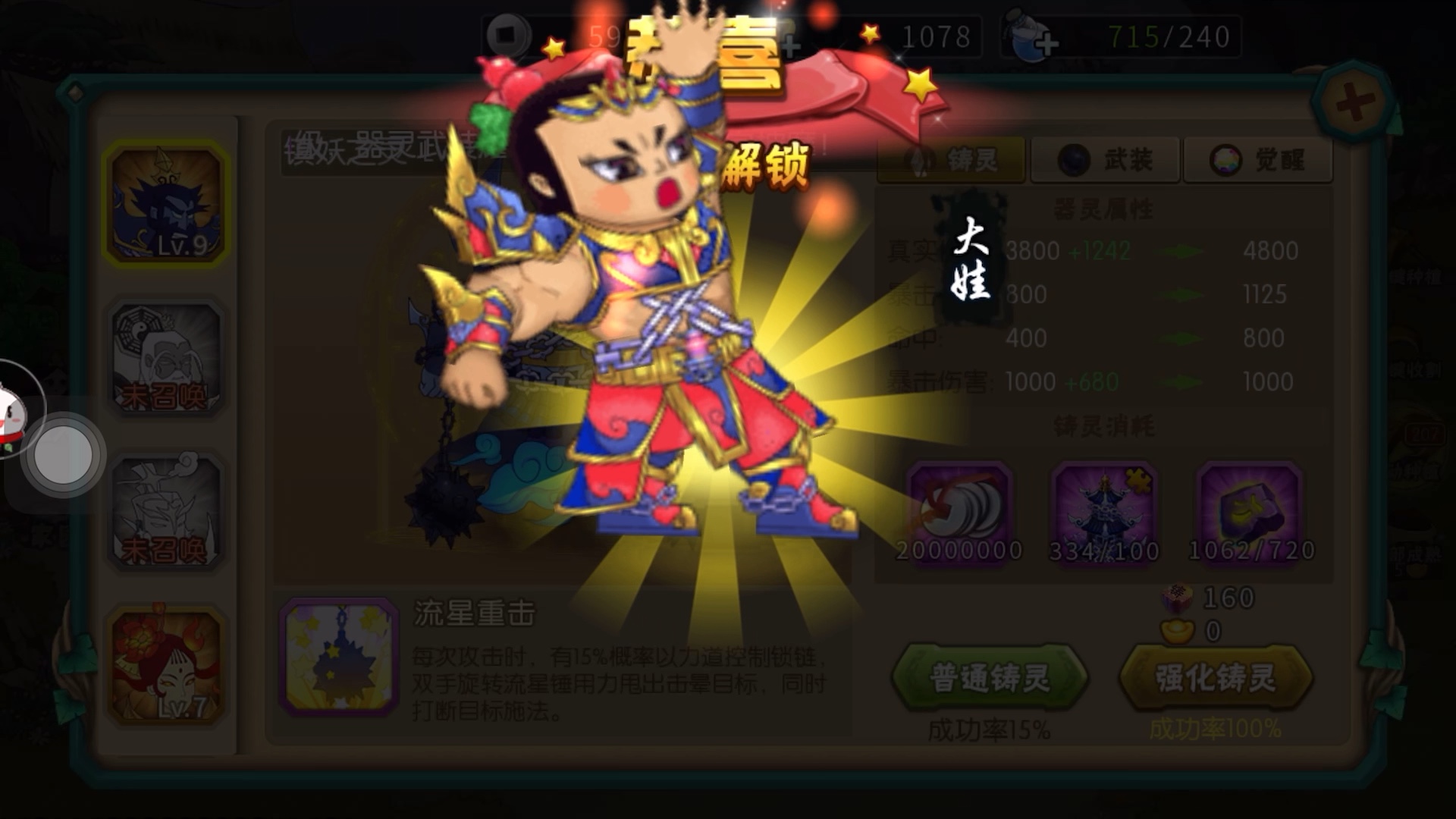Image resolution: width=1456 pixels, height=819 pixels.
Task: Open the 觉醒 awakening tab
Action: [1258, 160]
